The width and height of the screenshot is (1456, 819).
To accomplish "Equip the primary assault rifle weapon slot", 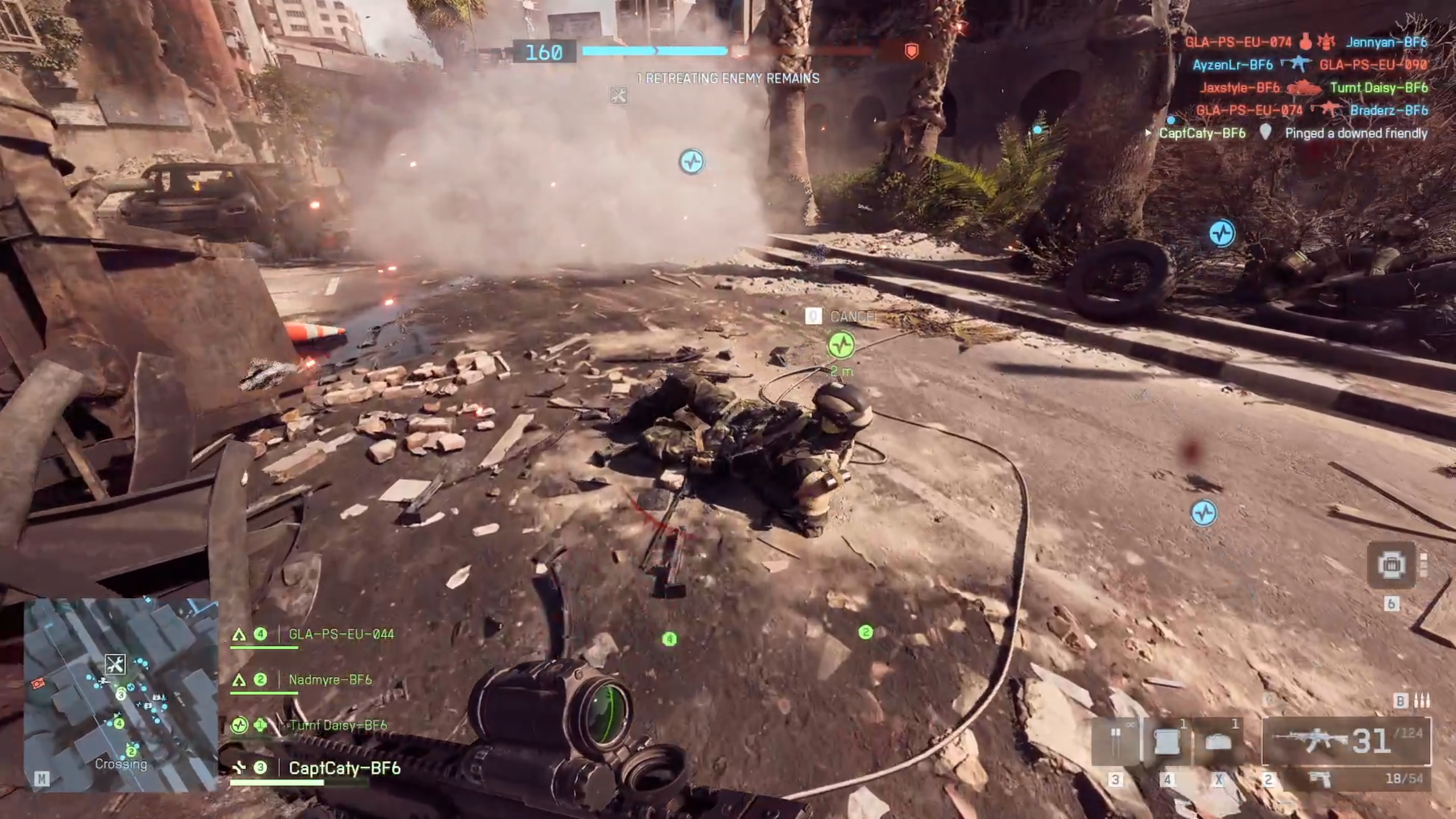I will coord(1346,741).
